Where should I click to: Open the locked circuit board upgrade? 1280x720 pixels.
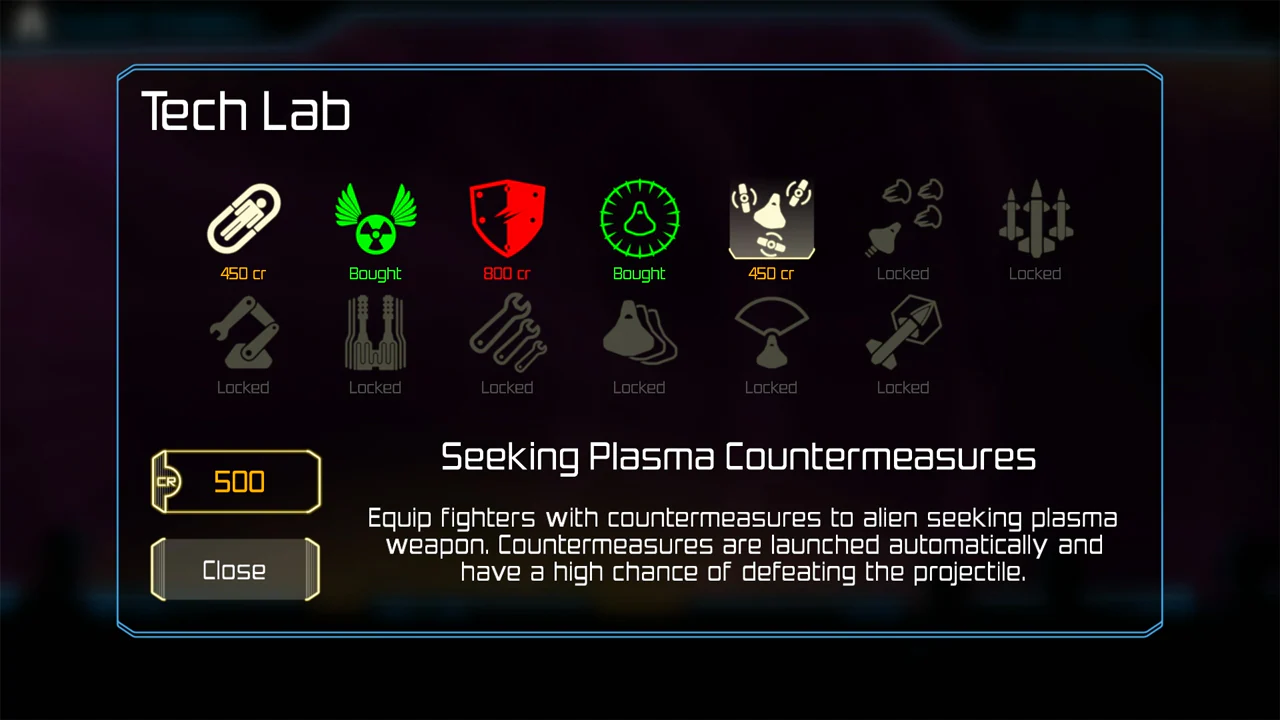point(375,332)
